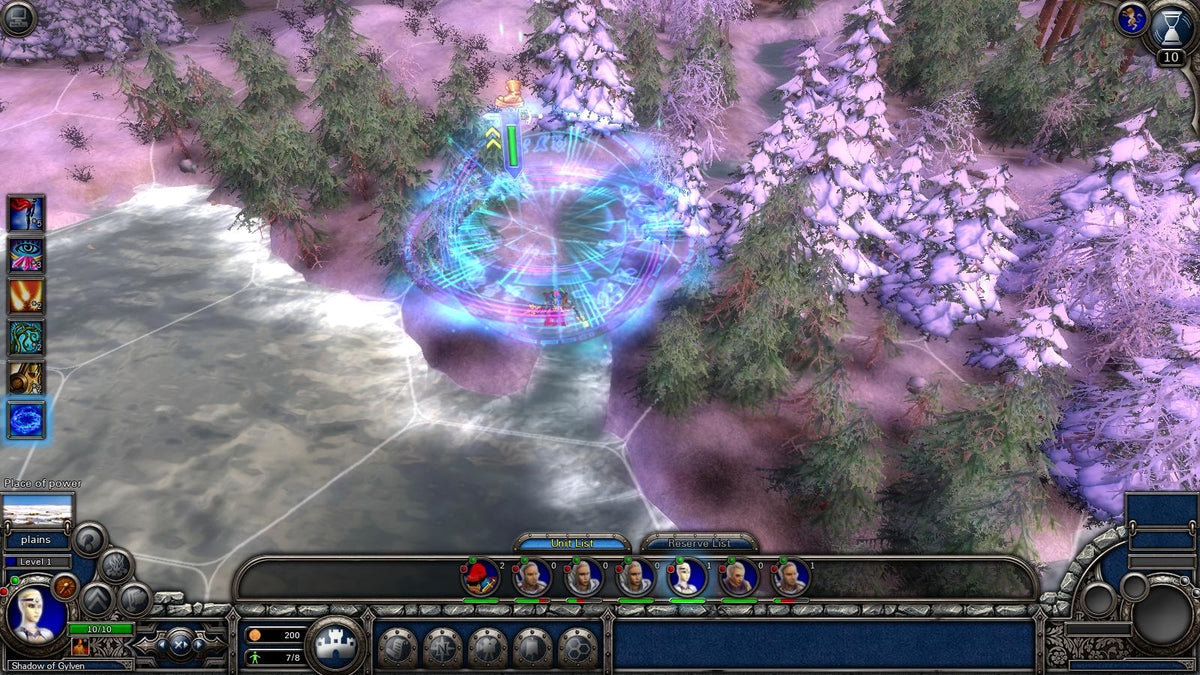Screen dimensions: 1200x675
Task: Cast the fiery streaks spell
Action: coord(26,296)
